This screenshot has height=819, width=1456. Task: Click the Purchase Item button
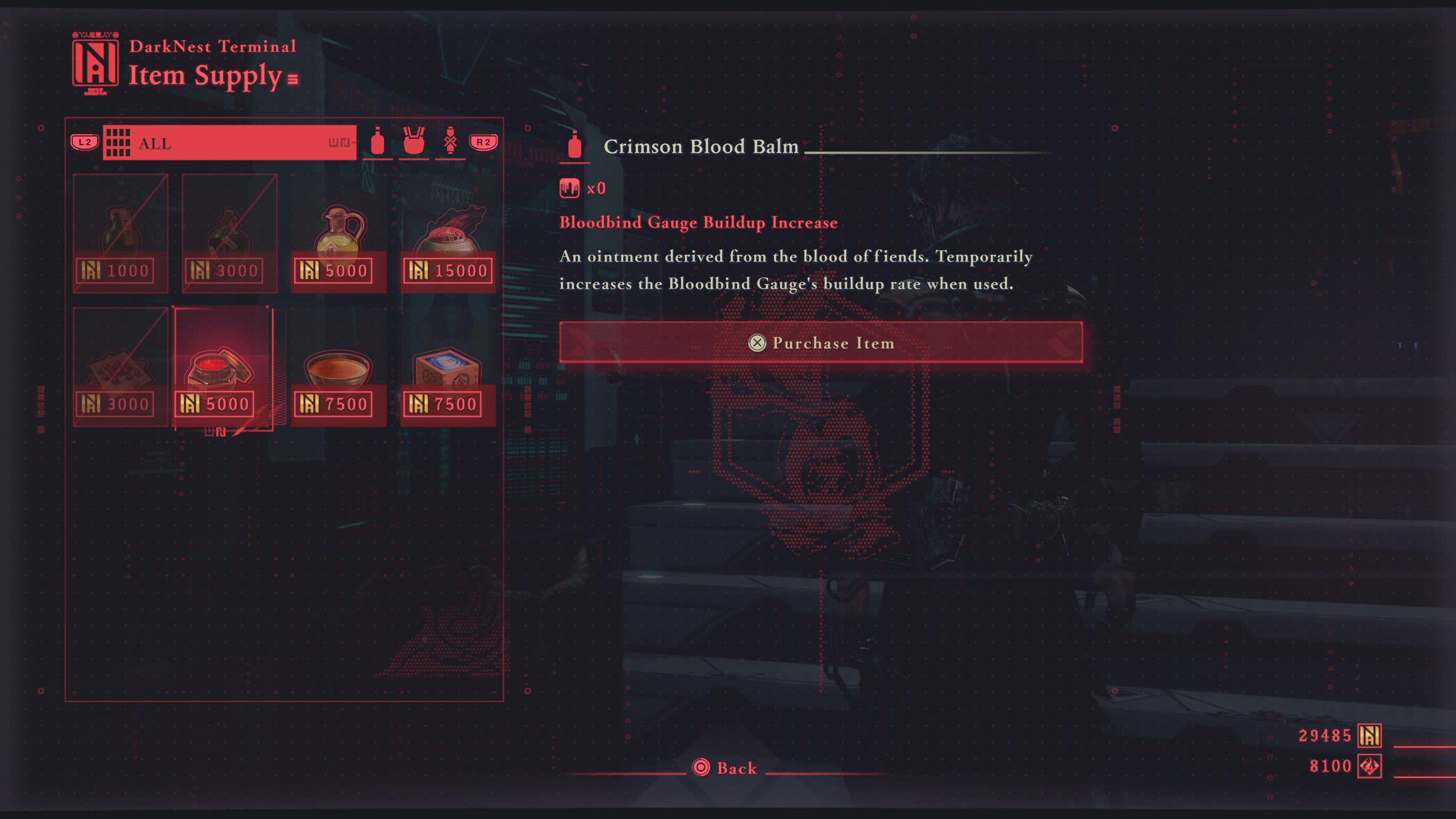[x=821, y=342]
